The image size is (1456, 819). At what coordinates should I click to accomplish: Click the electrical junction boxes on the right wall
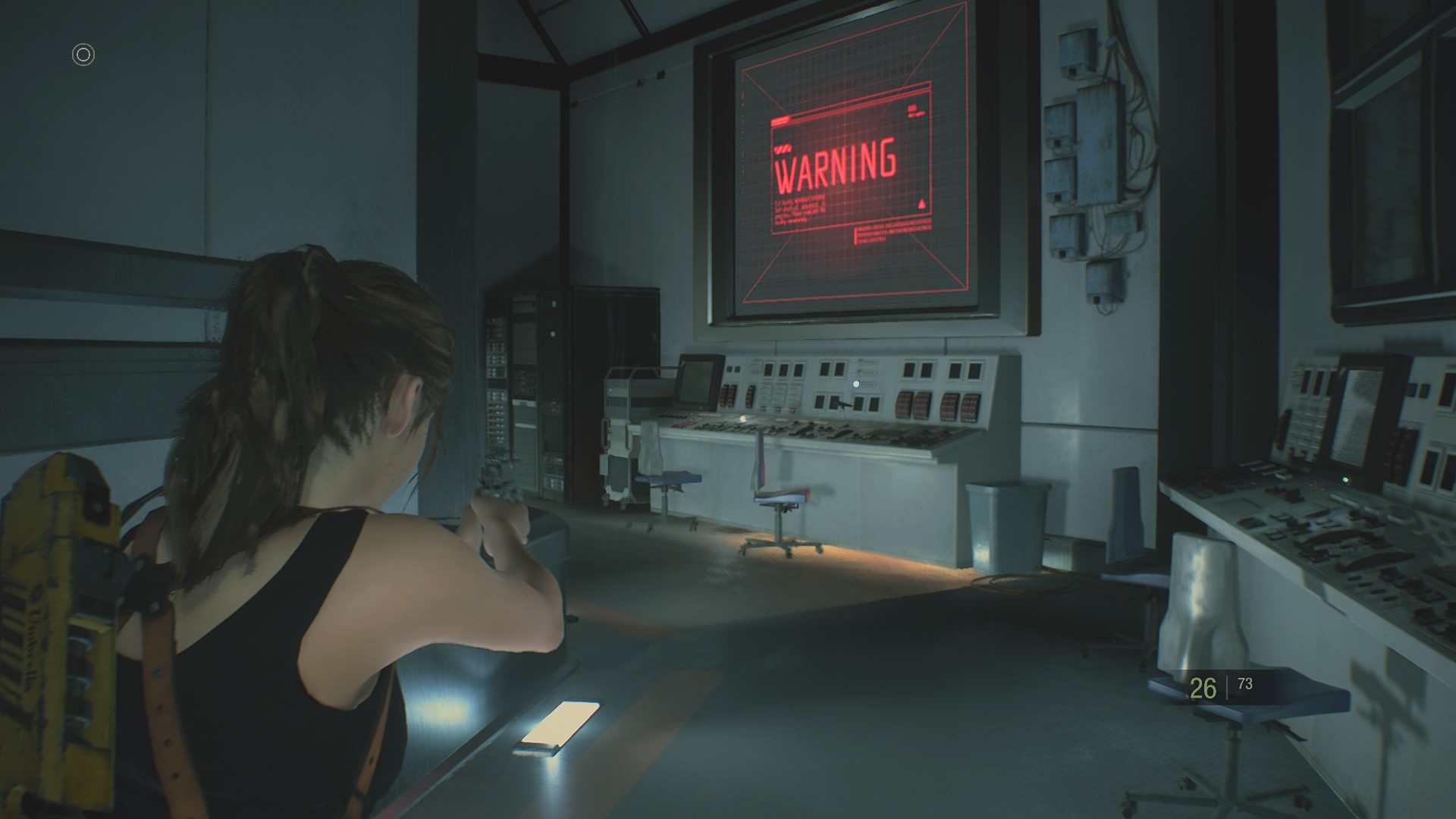pyautogui.click(x=1092, y=152)
